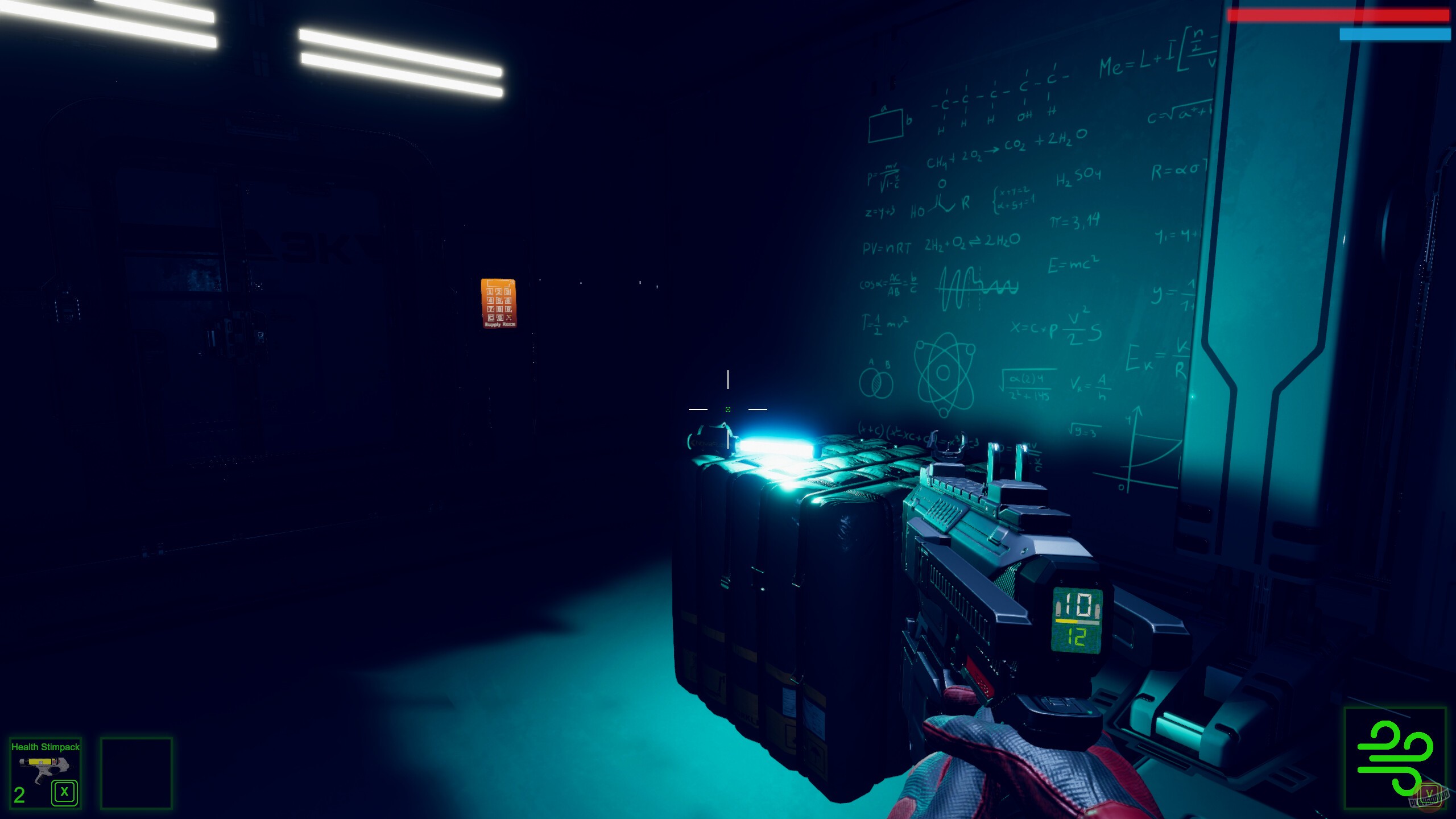
Task: Click the red X confirm key on keypad
Action: coord(509,318)
